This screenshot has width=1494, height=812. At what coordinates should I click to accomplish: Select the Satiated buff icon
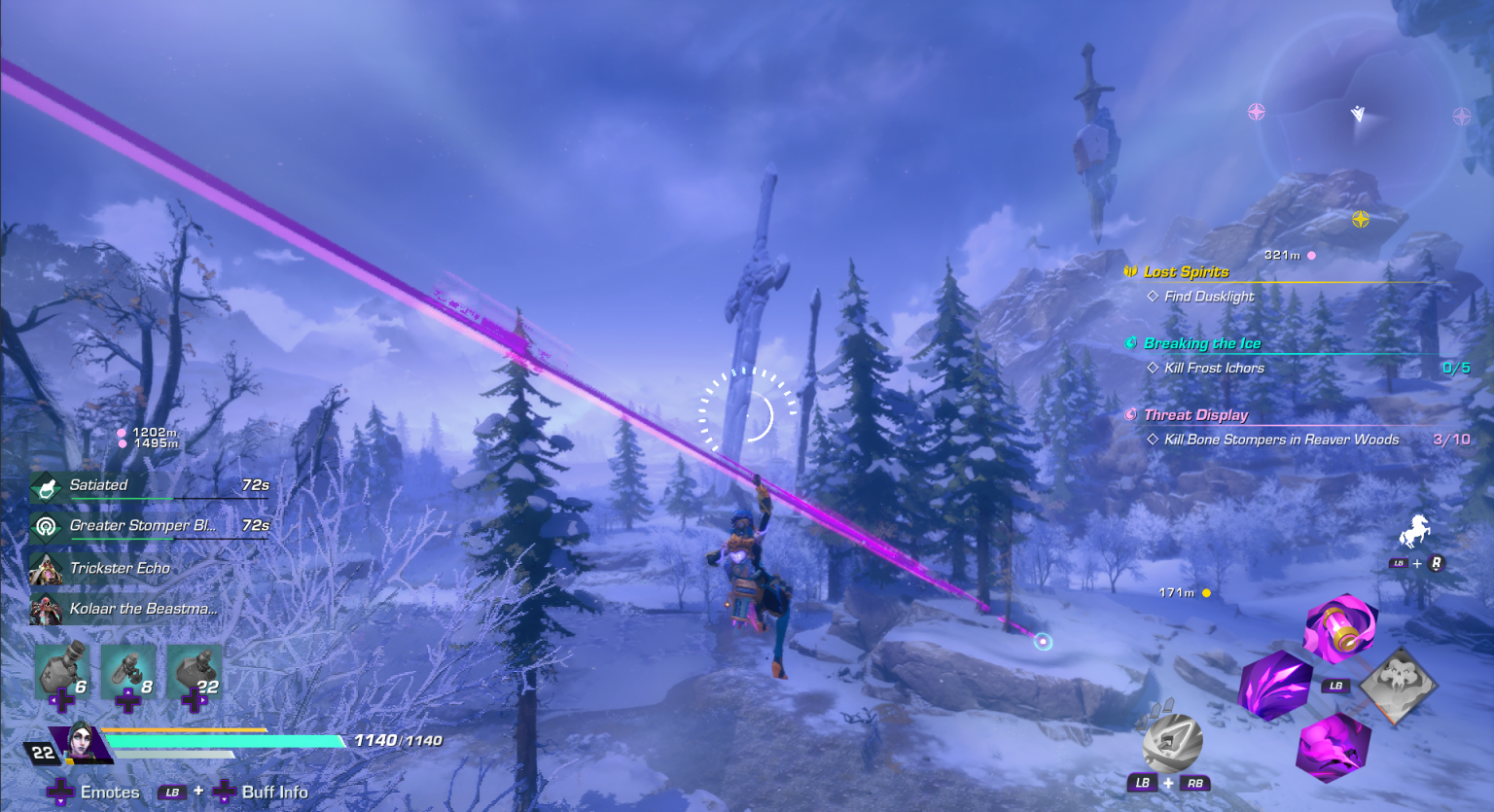point(47,485)
